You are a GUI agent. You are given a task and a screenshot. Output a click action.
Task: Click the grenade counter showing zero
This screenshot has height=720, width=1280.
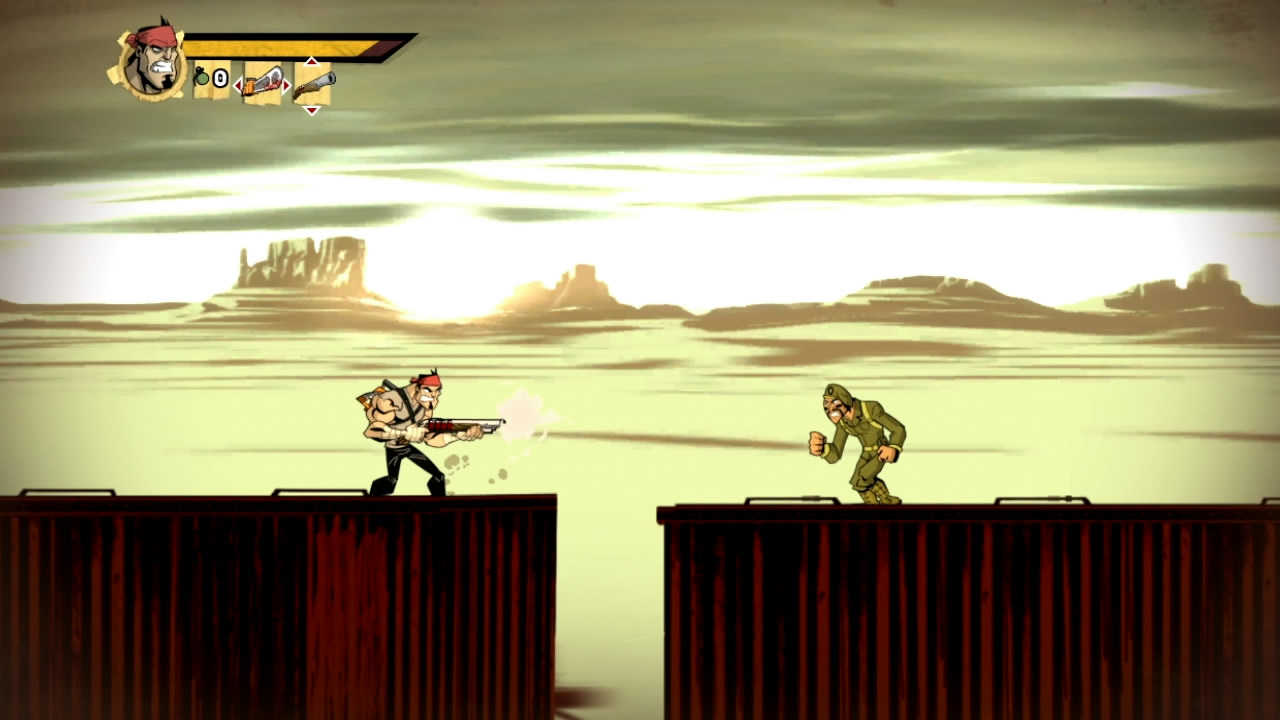[219, 77]
